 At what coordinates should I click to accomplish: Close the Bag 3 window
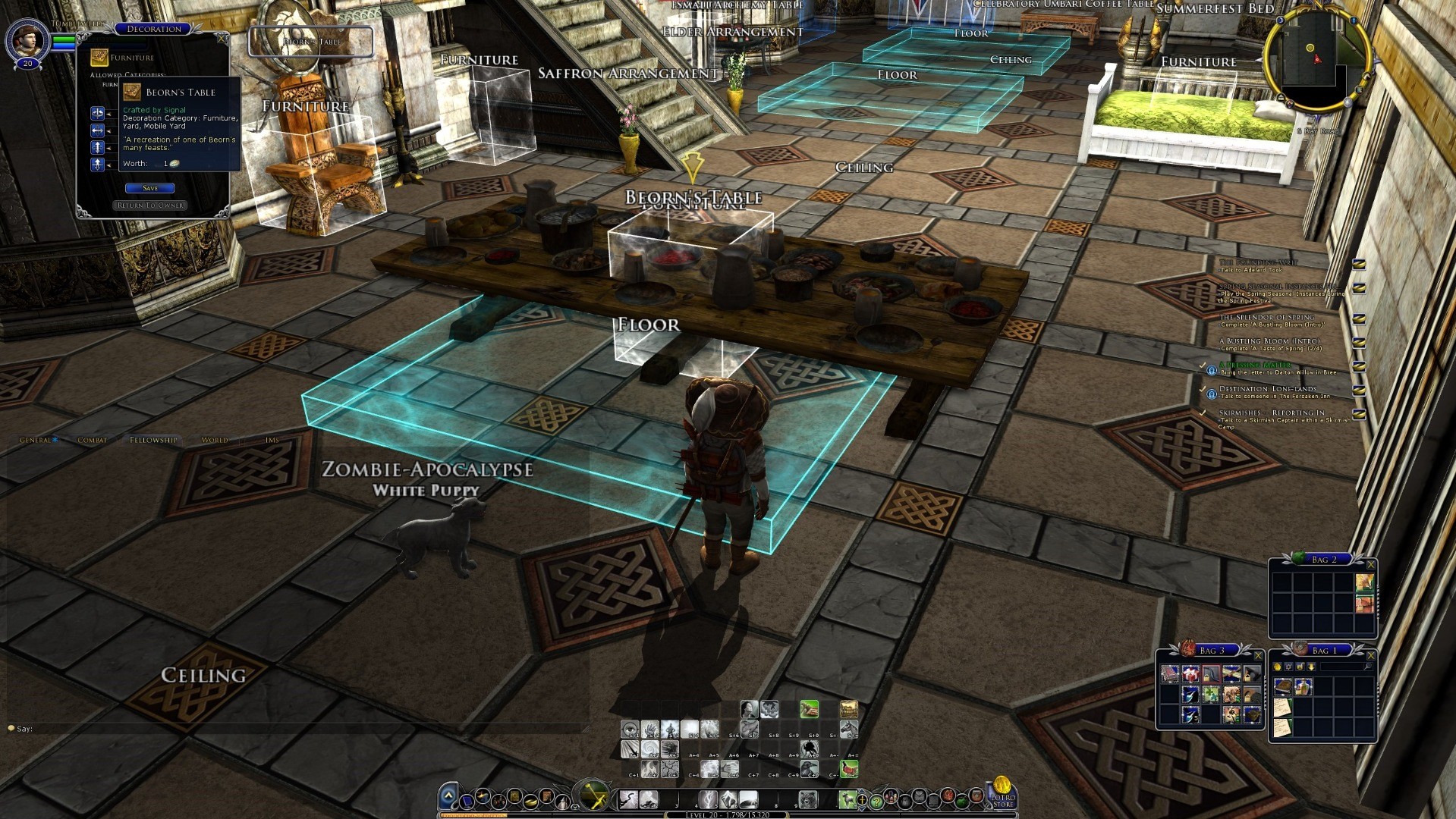coord(1258,655)
